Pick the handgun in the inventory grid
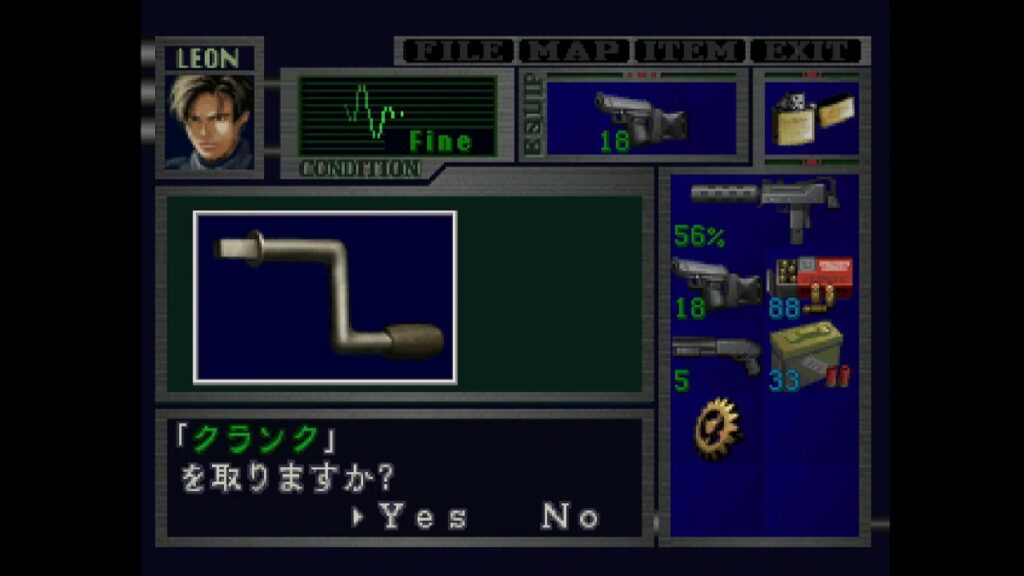Screen dimensions: 1024x576 [716, 286]
